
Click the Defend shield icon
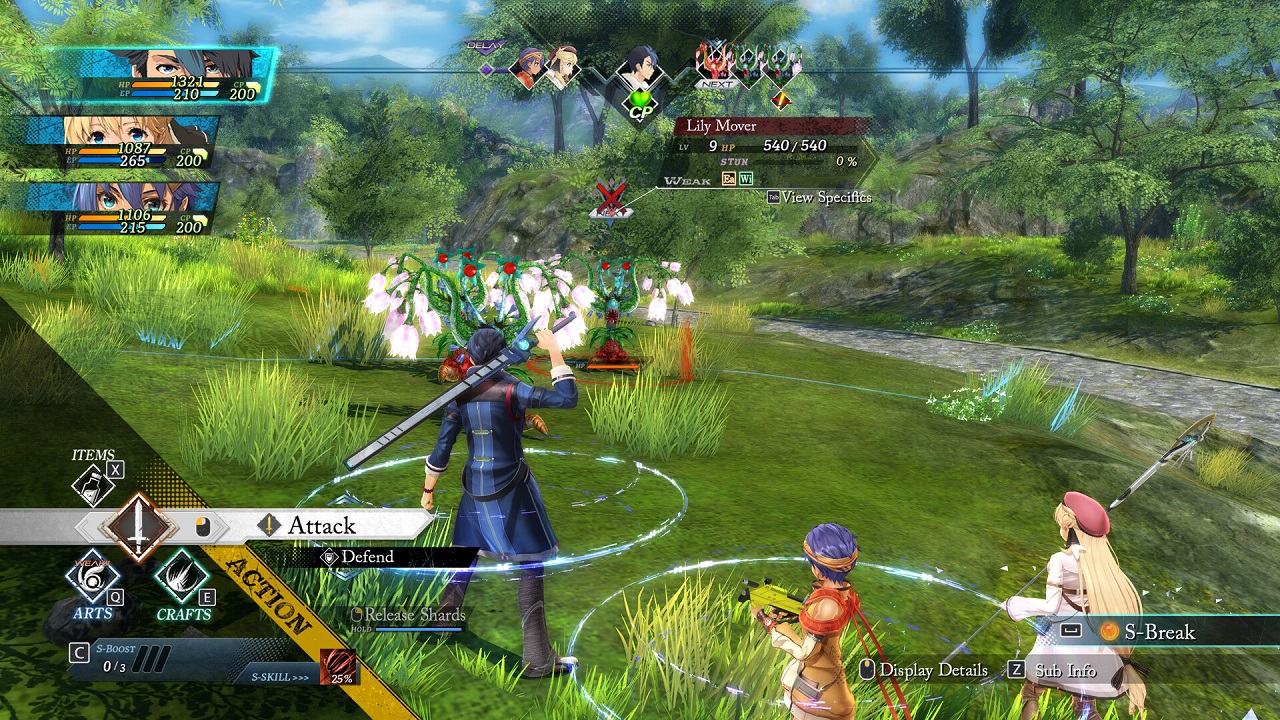[328, 557]
